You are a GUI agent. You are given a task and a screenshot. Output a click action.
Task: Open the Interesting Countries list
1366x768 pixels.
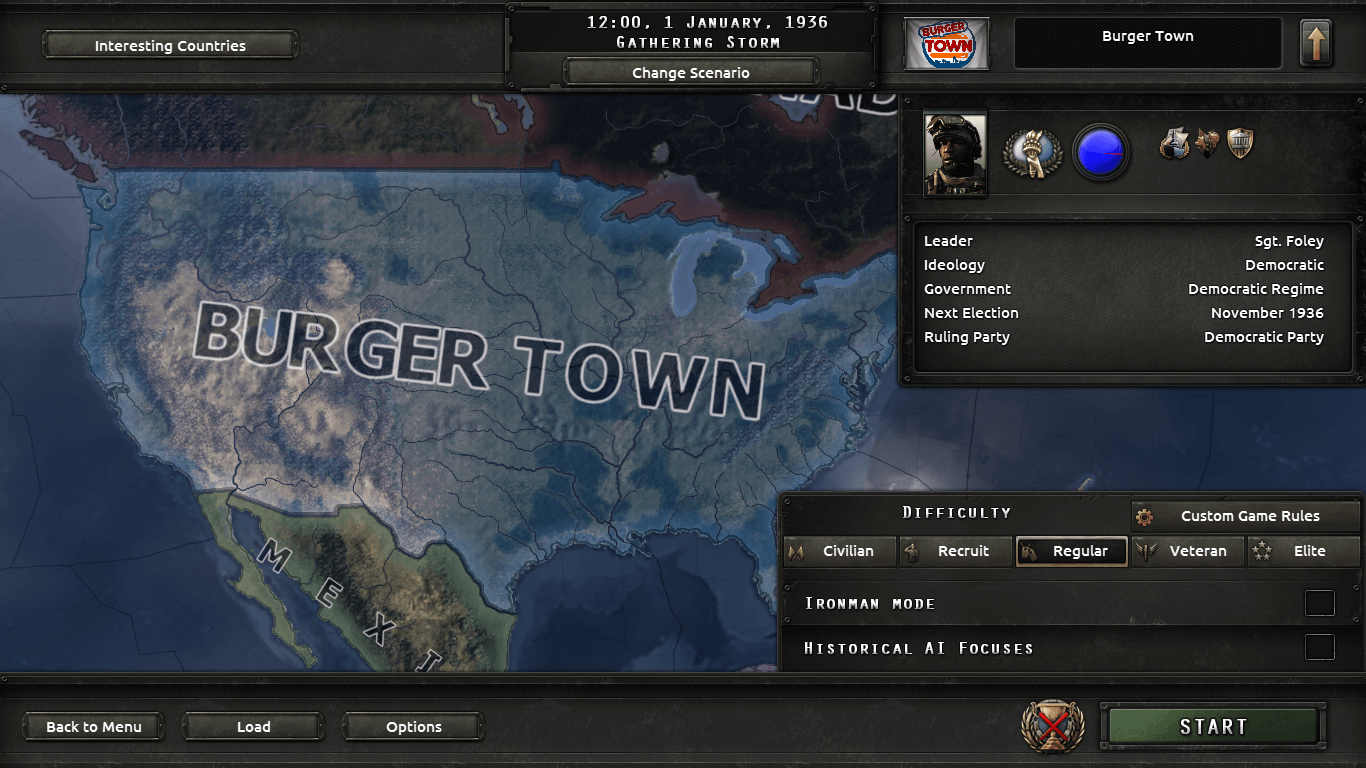tap(170, 45)
